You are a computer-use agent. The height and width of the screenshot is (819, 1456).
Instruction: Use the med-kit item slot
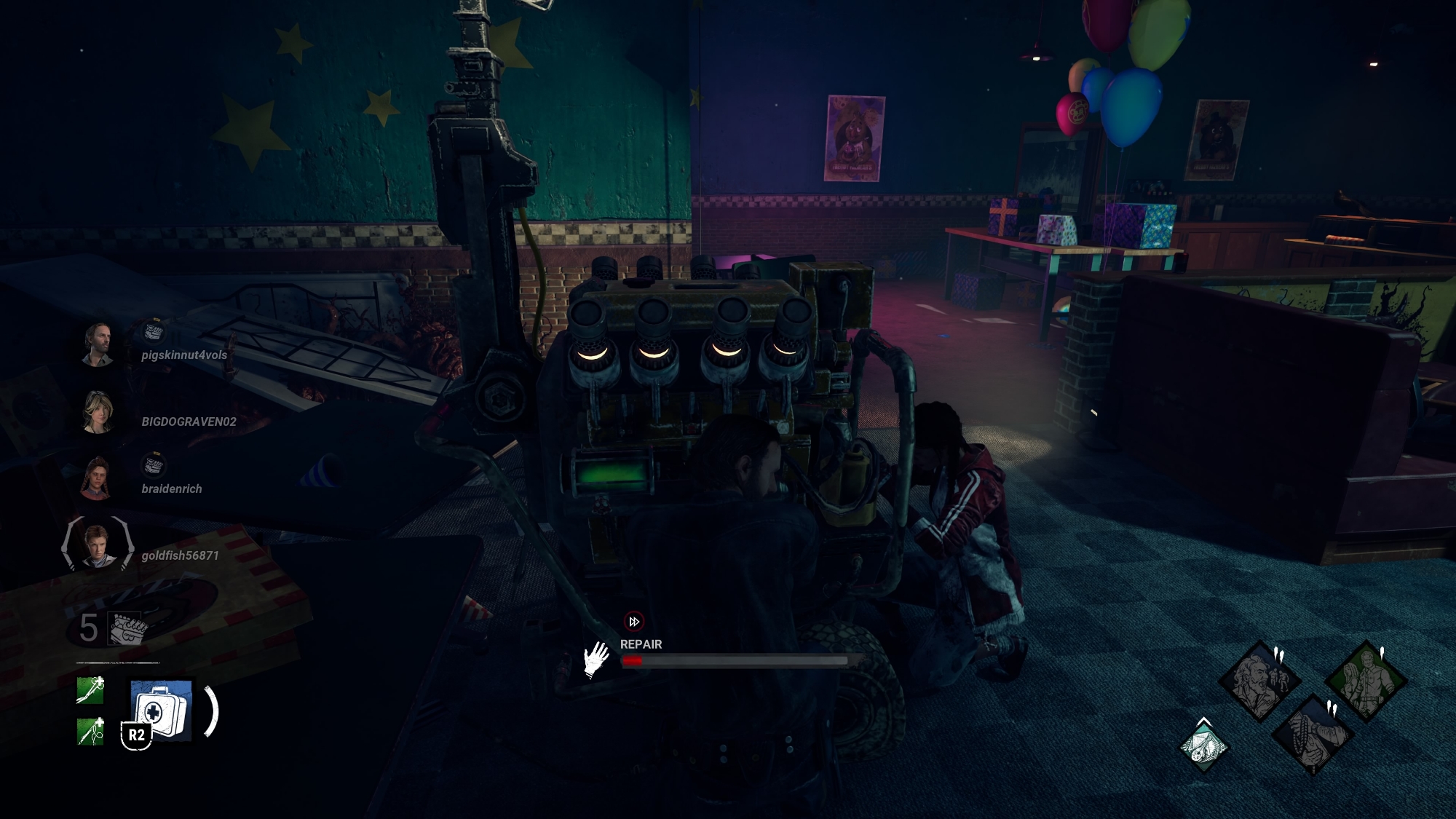click(x=161, y=711)
